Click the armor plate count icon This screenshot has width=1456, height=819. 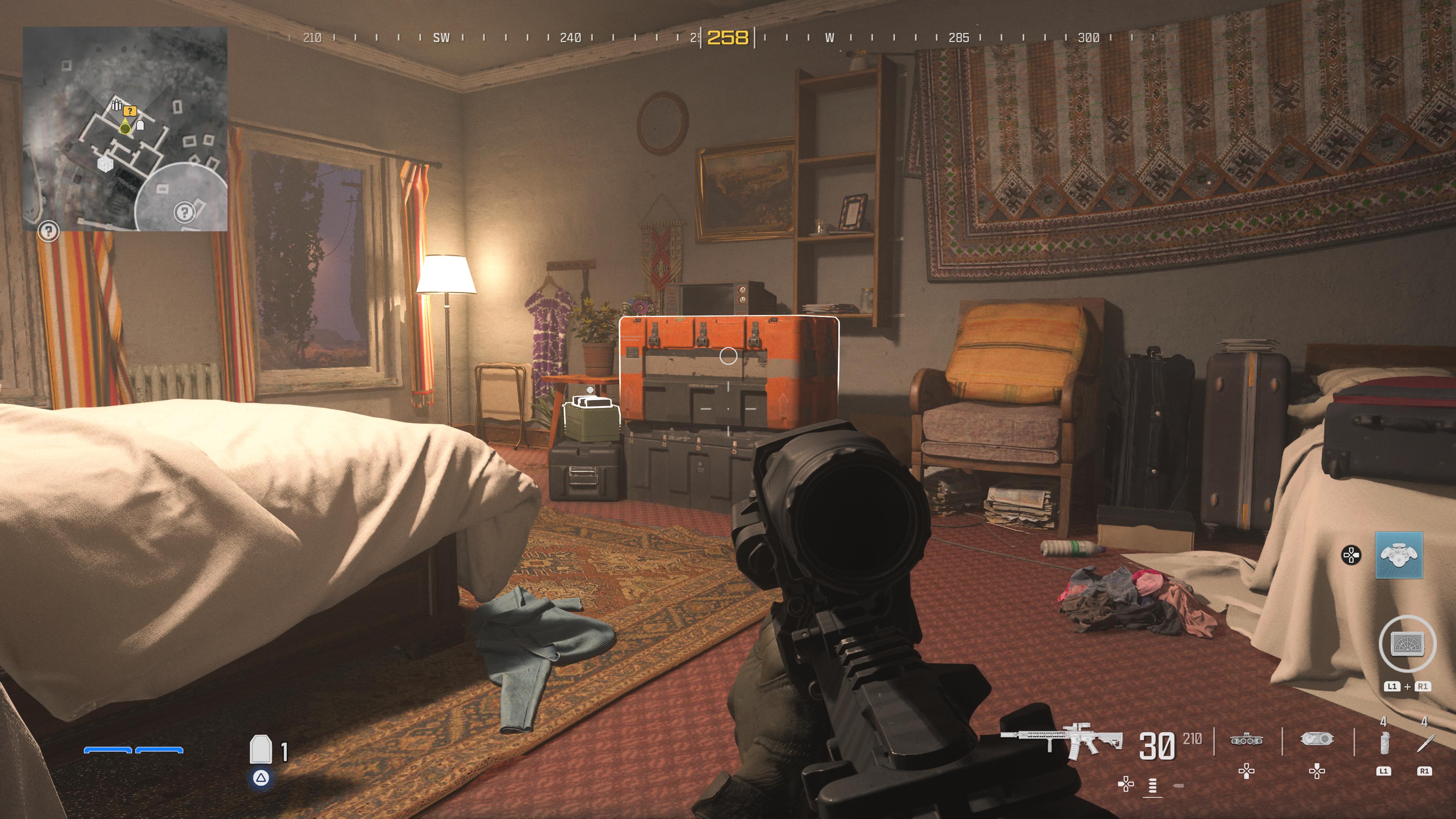pyautogui.click(x=260, y=750)
